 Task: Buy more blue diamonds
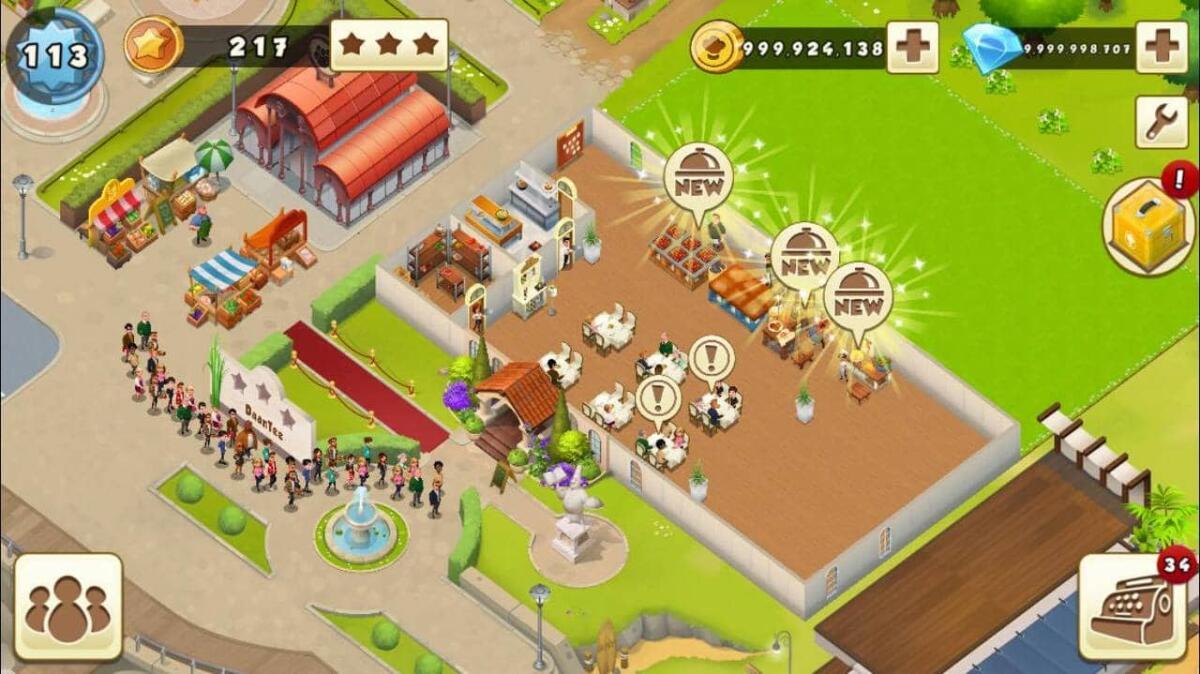[1162, 47]
